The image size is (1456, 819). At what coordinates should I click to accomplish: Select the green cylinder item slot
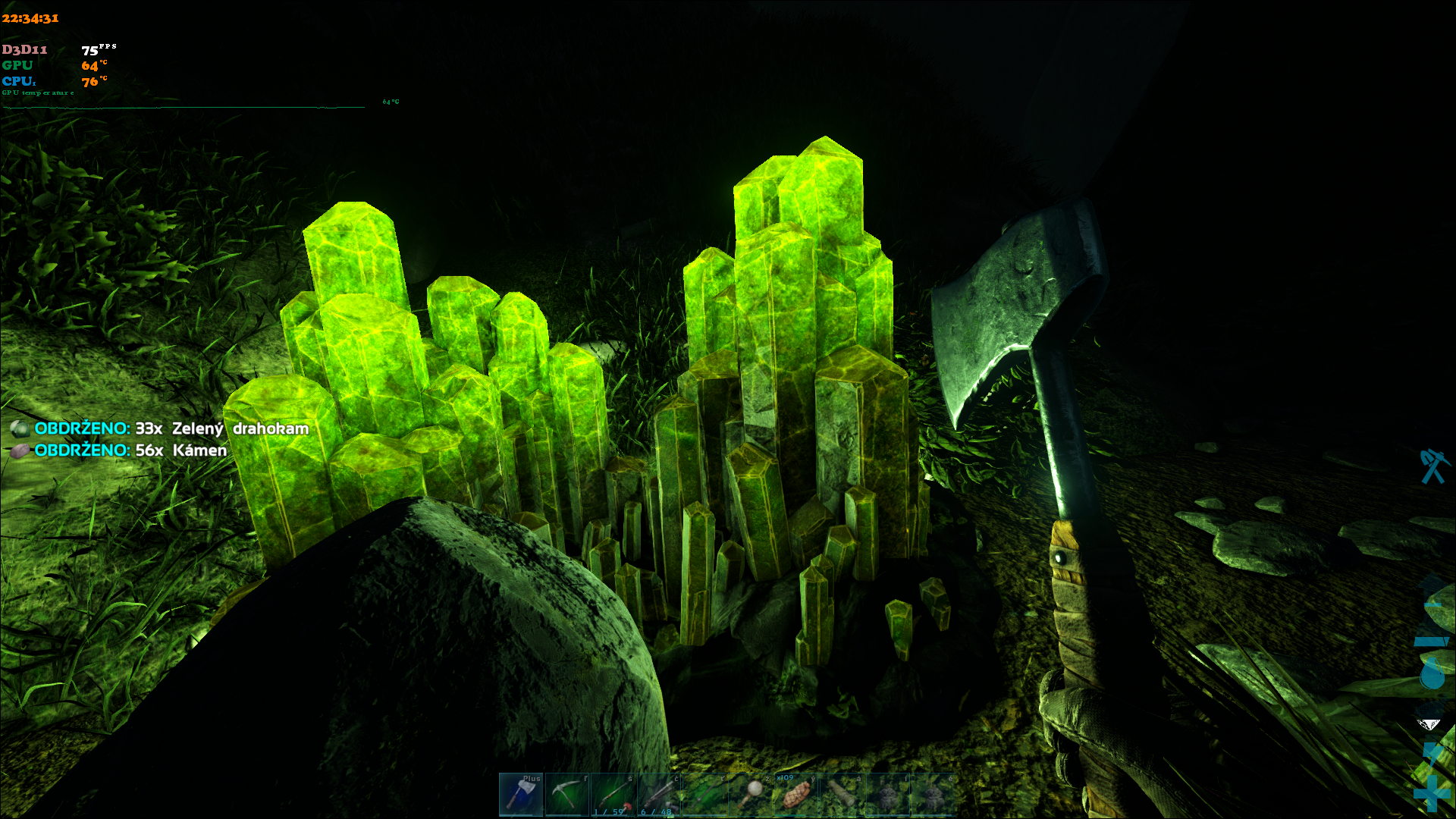pos(843,794)
